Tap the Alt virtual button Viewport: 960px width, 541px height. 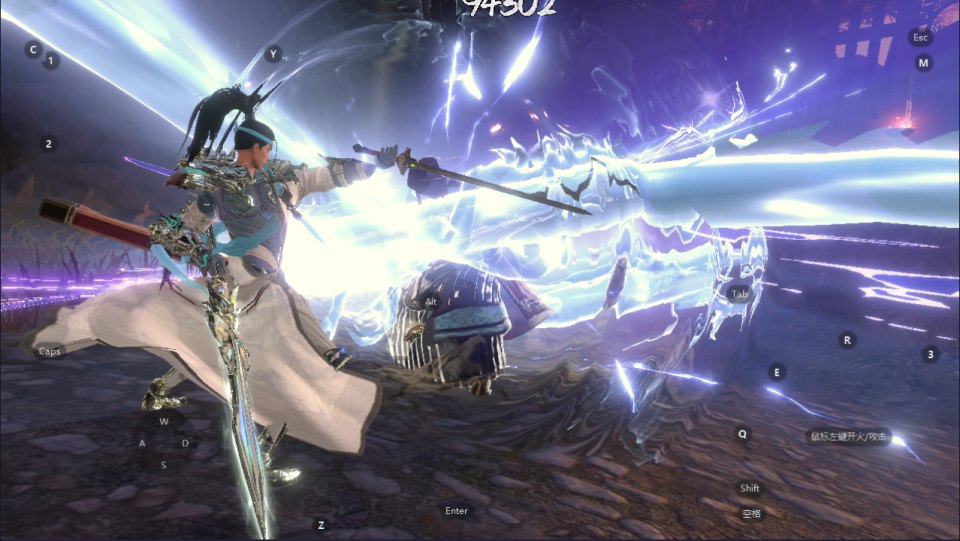tap(431, 302)
